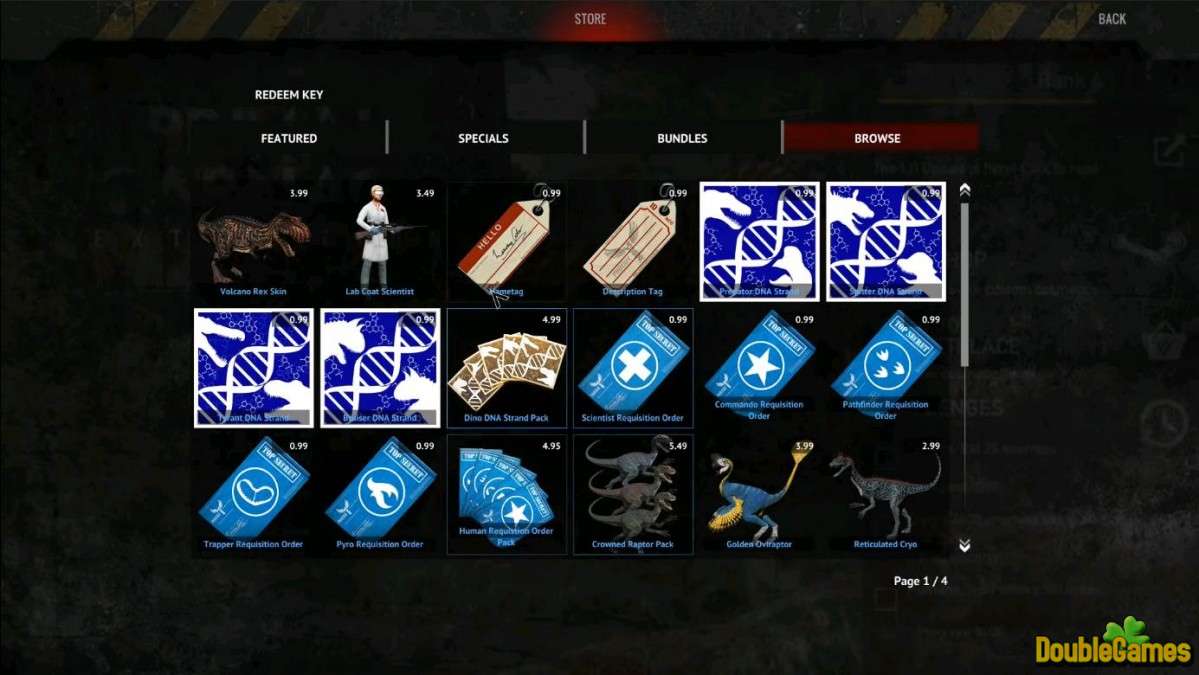Viewport: 1199px width, 675px height.
Task: Select the Crowned Raptor Pack
Action: (633, 494)
